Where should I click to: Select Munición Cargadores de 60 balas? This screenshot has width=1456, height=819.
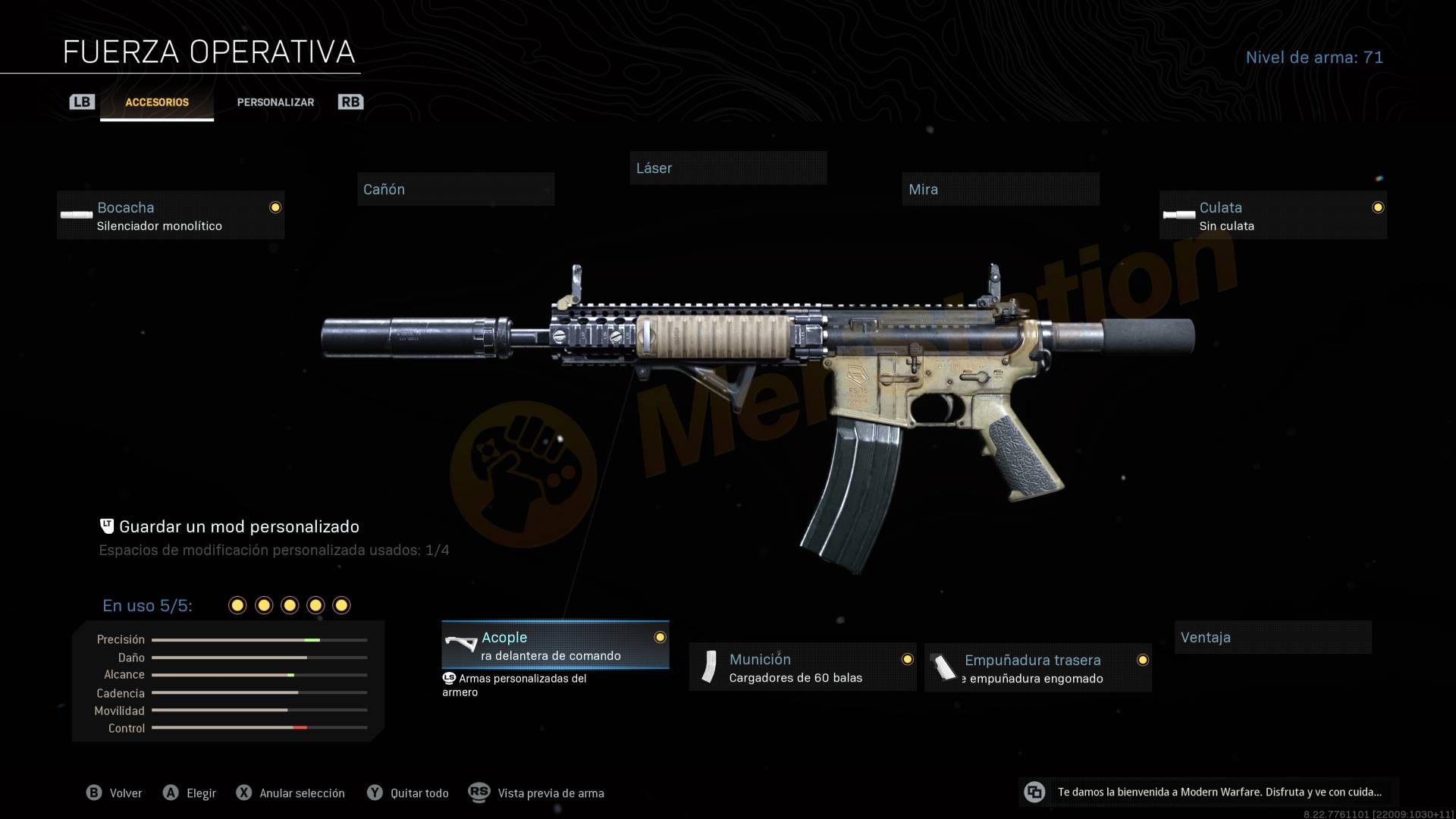[x=802, y=667]
